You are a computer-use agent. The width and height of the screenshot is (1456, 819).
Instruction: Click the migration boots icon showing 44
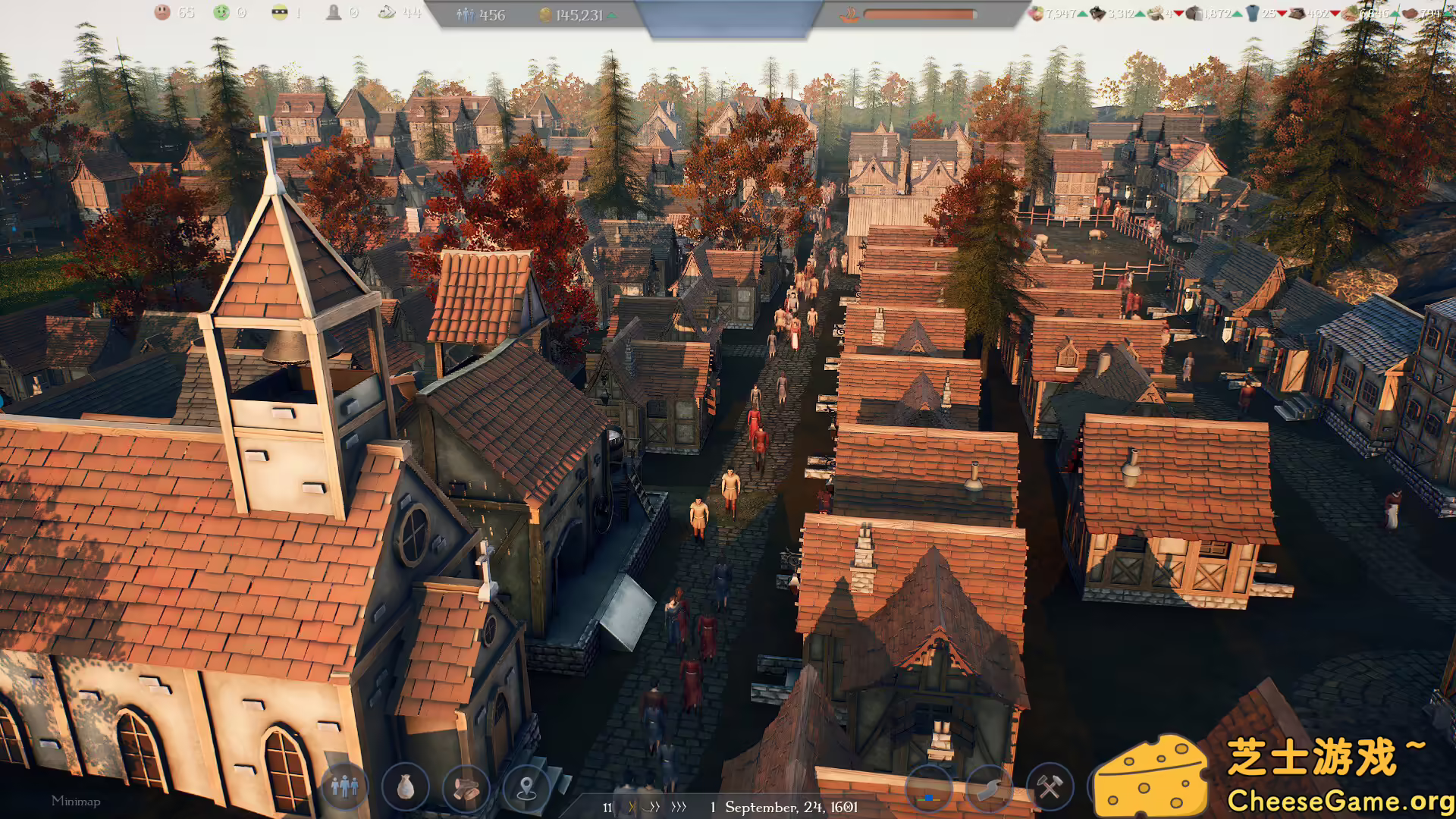(387, 12)
